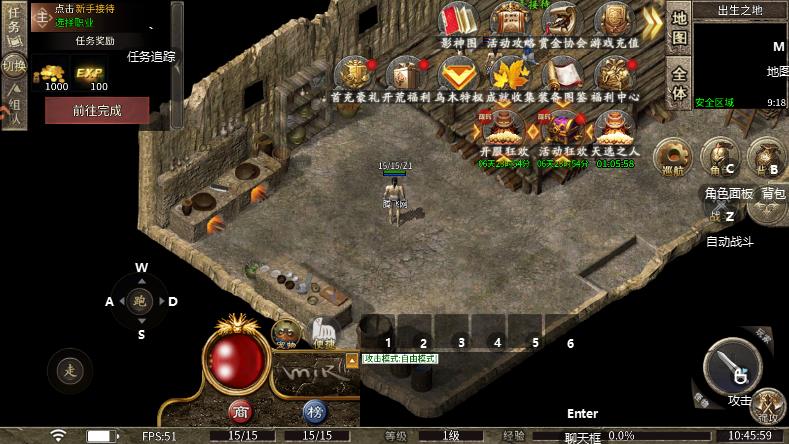Switch to the 组队 team tab
The image size is (789, 444).
pos(14,106)
